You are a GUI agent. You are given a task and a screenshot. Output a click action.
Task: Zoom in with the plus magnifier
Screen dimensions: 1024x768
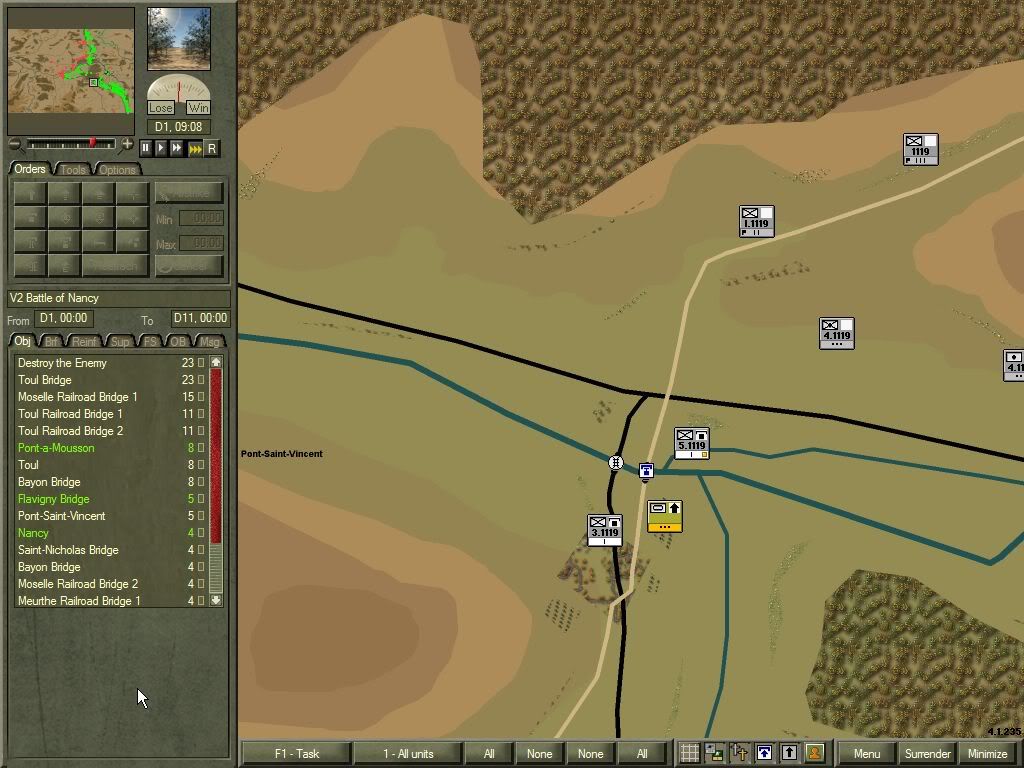(x=127, y=145)
